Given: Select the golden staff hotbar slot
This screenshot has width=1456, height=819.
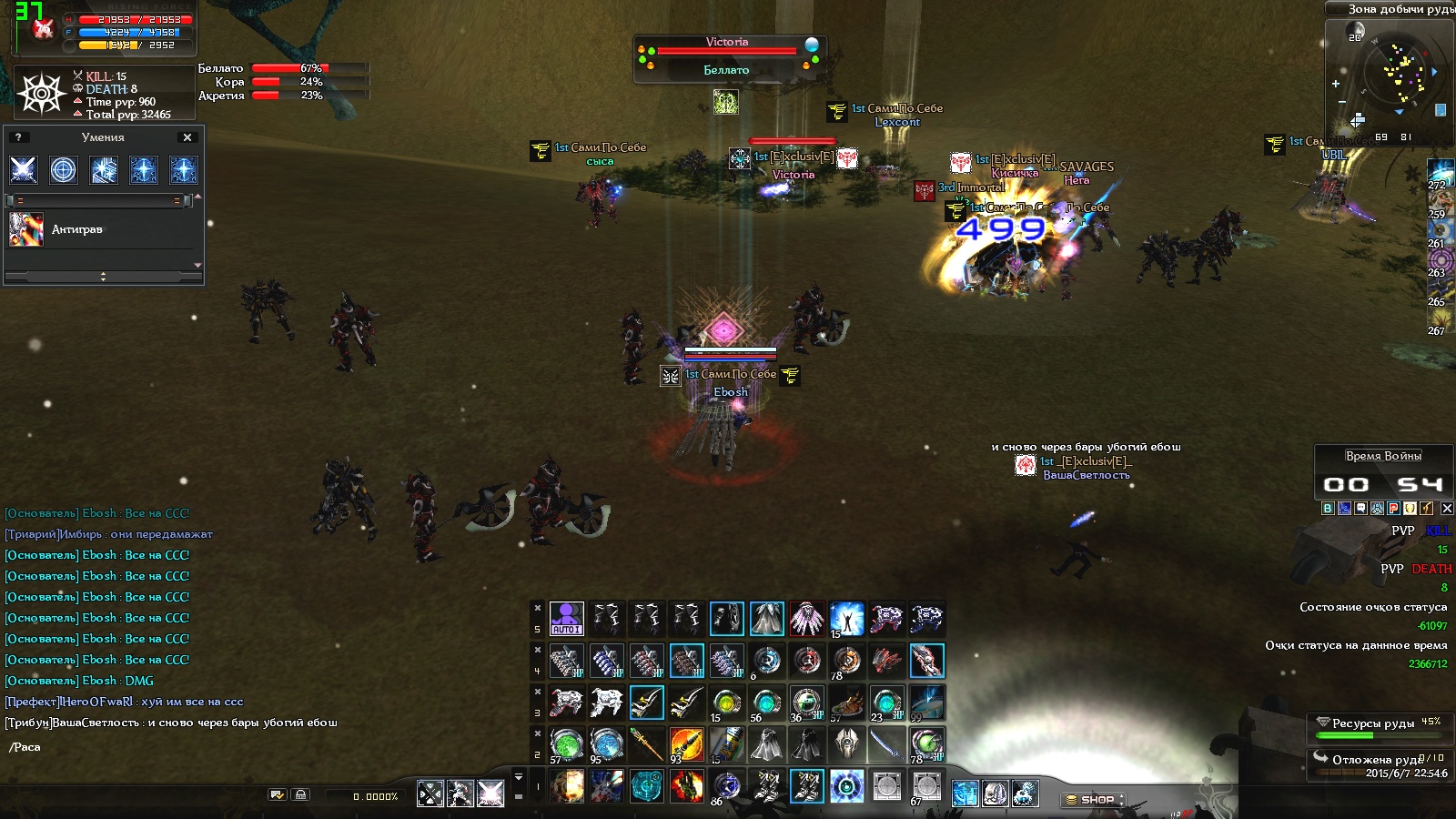Looking at the screenshot, I should click(x=646, y=744).
